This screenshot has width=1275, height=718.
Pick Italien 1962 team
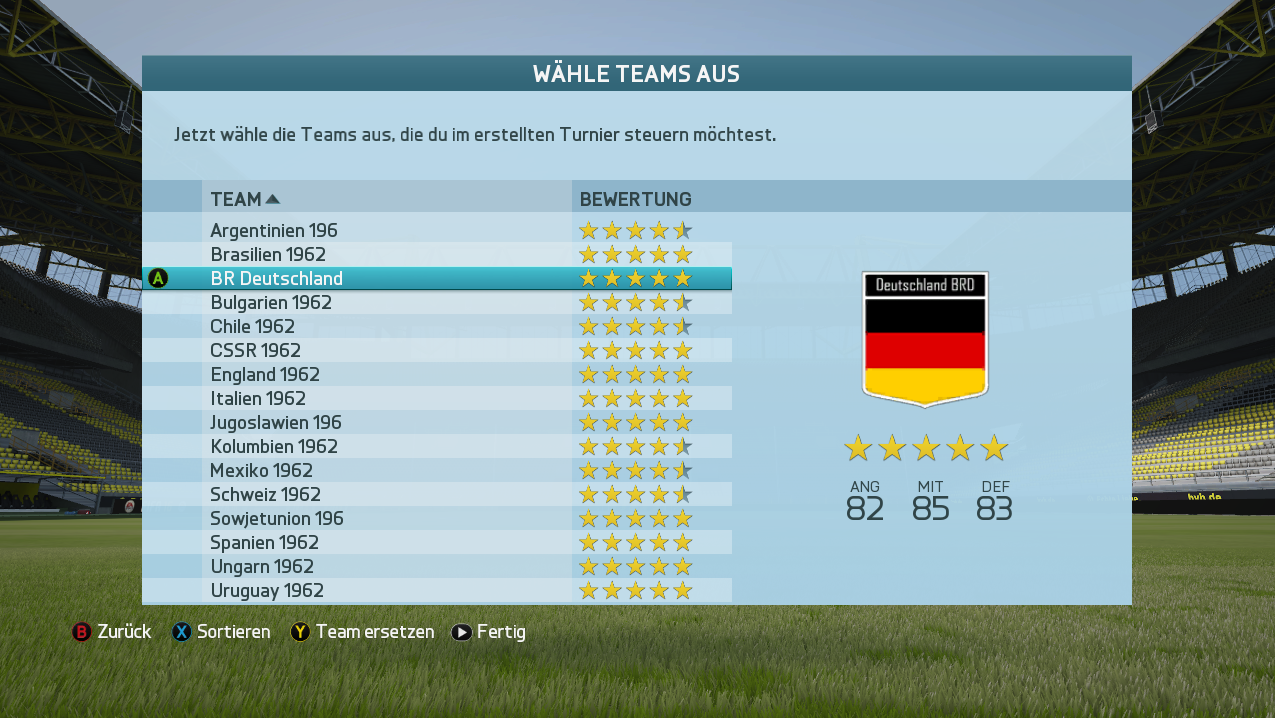(258, 399)
